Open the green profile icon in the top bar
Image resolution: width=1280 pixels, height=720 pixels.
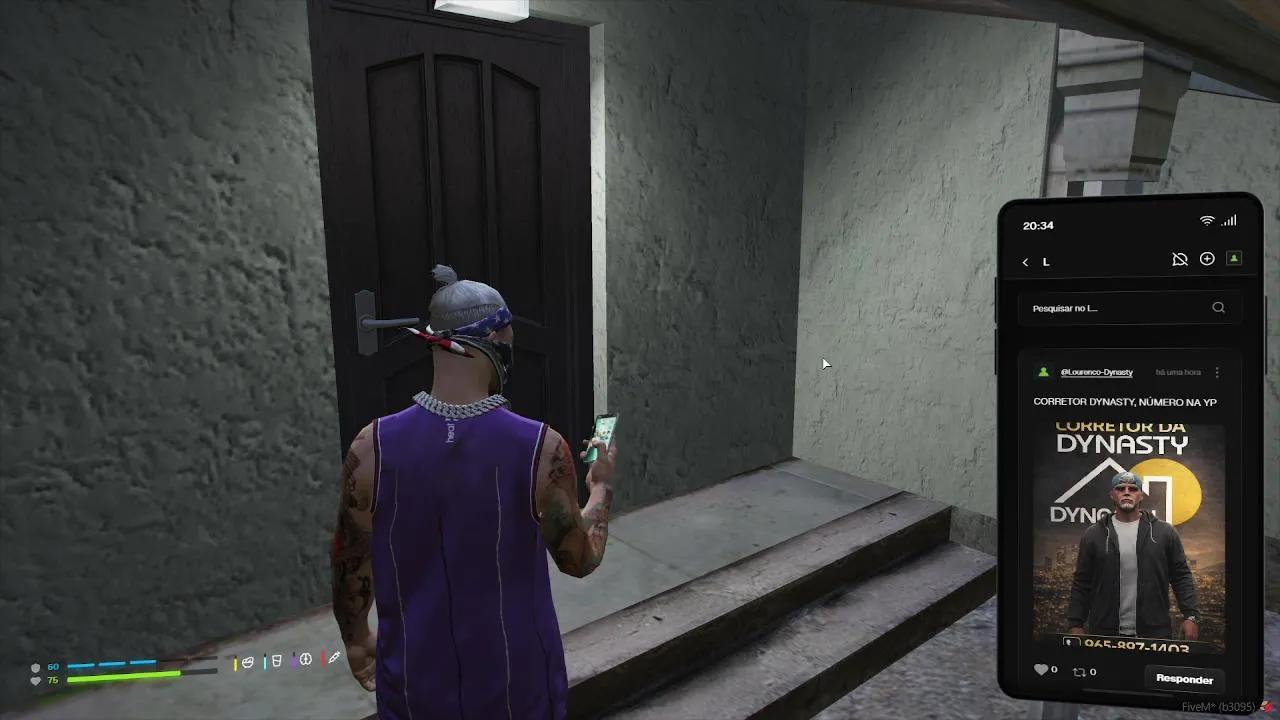1234,258
